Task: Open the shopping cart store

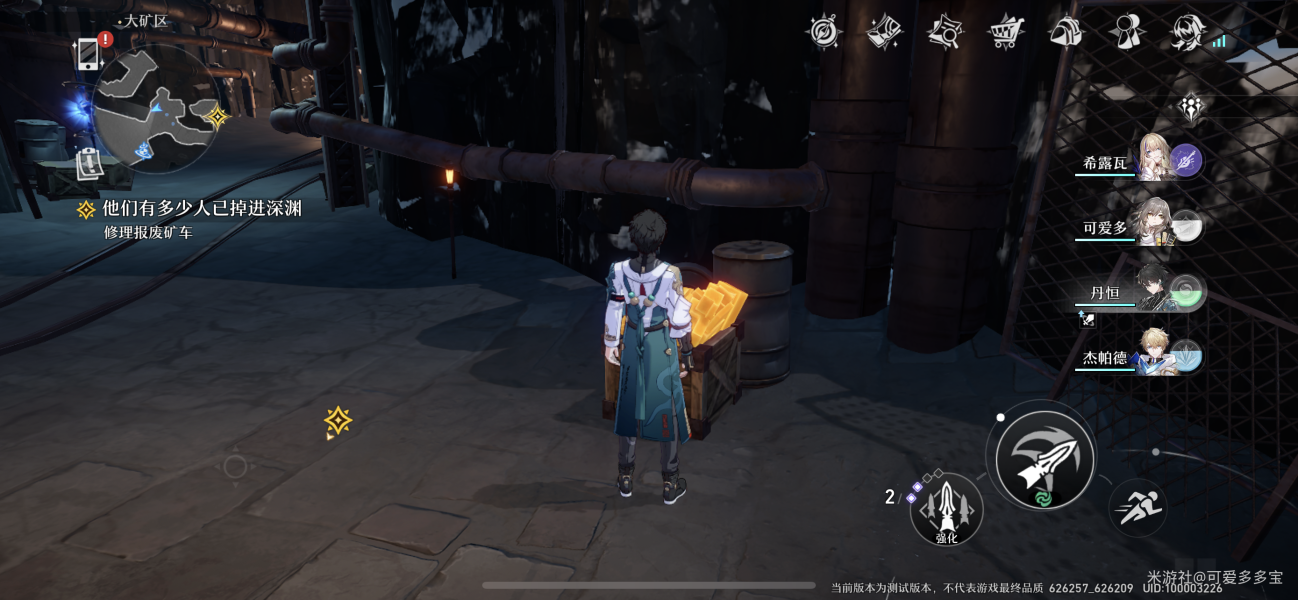Action: pos(1005,32)
